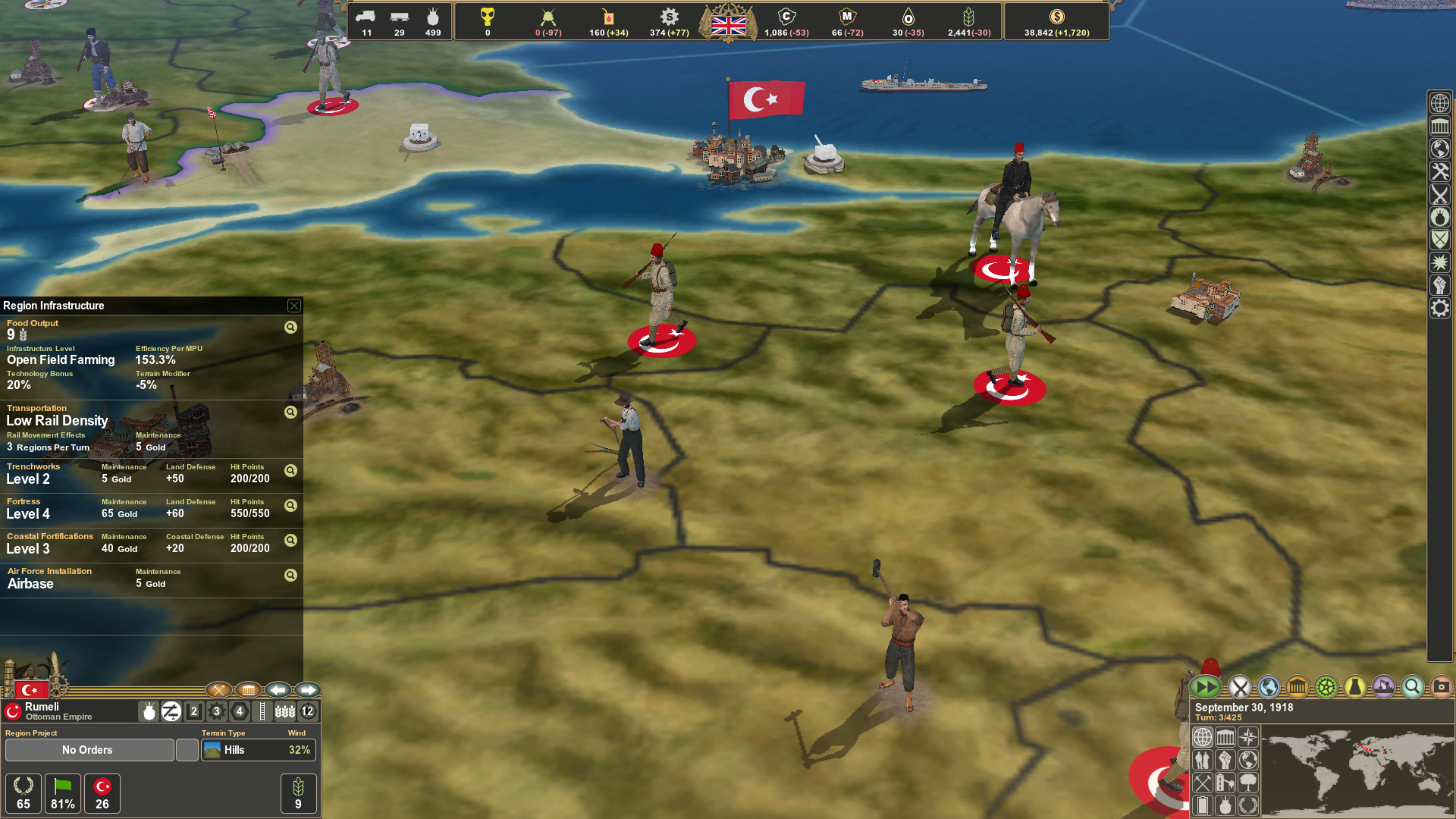
Task: Select the raised fist icon in right sidebar
Action: [x=1440, y=285]
